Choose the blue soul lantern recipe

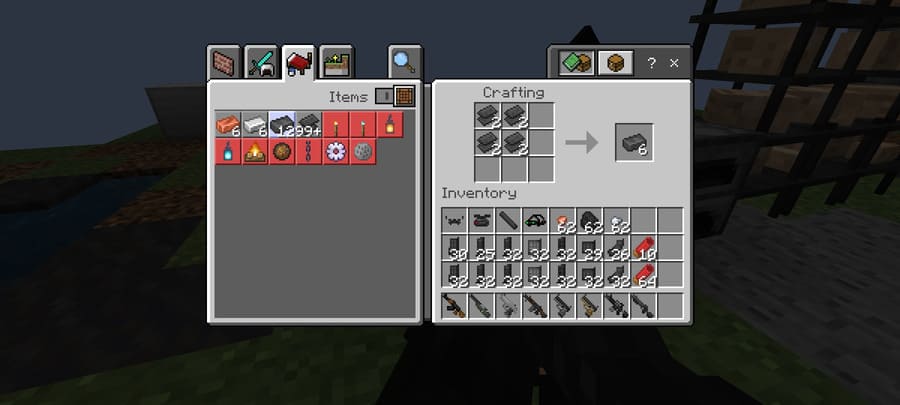tap(227, 152)
